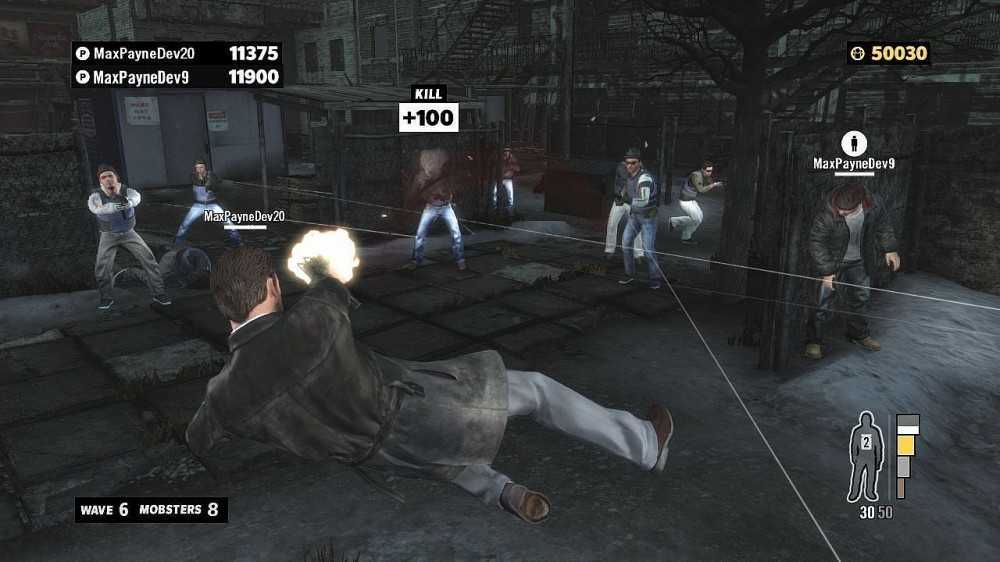
Task: Click the teammate marker icon above MaxPayneDev9
Action: point(853,143)
